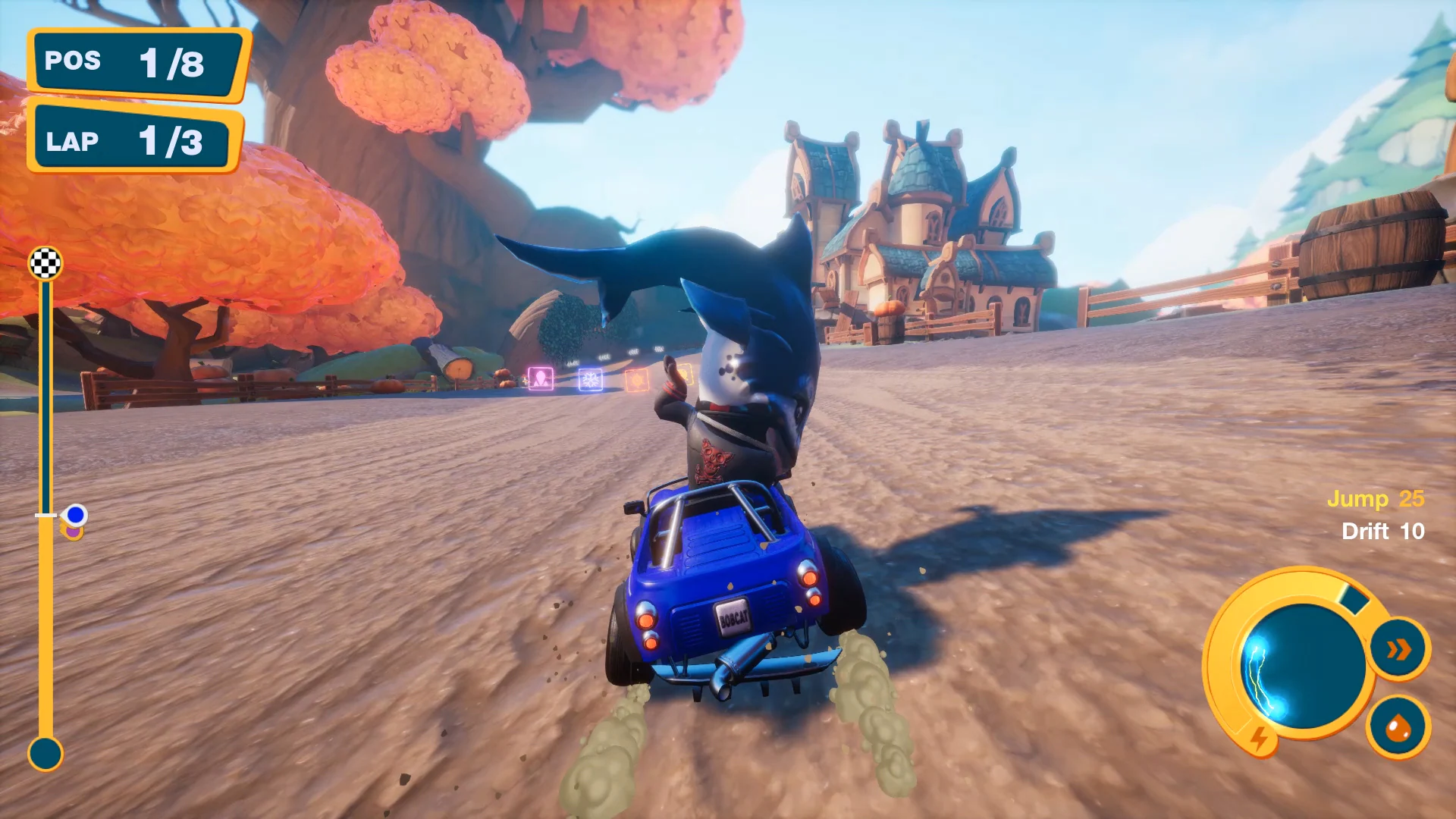Select the orange droplet icon
This screenshot has width=1456, height=819.
click(1398, 731)
